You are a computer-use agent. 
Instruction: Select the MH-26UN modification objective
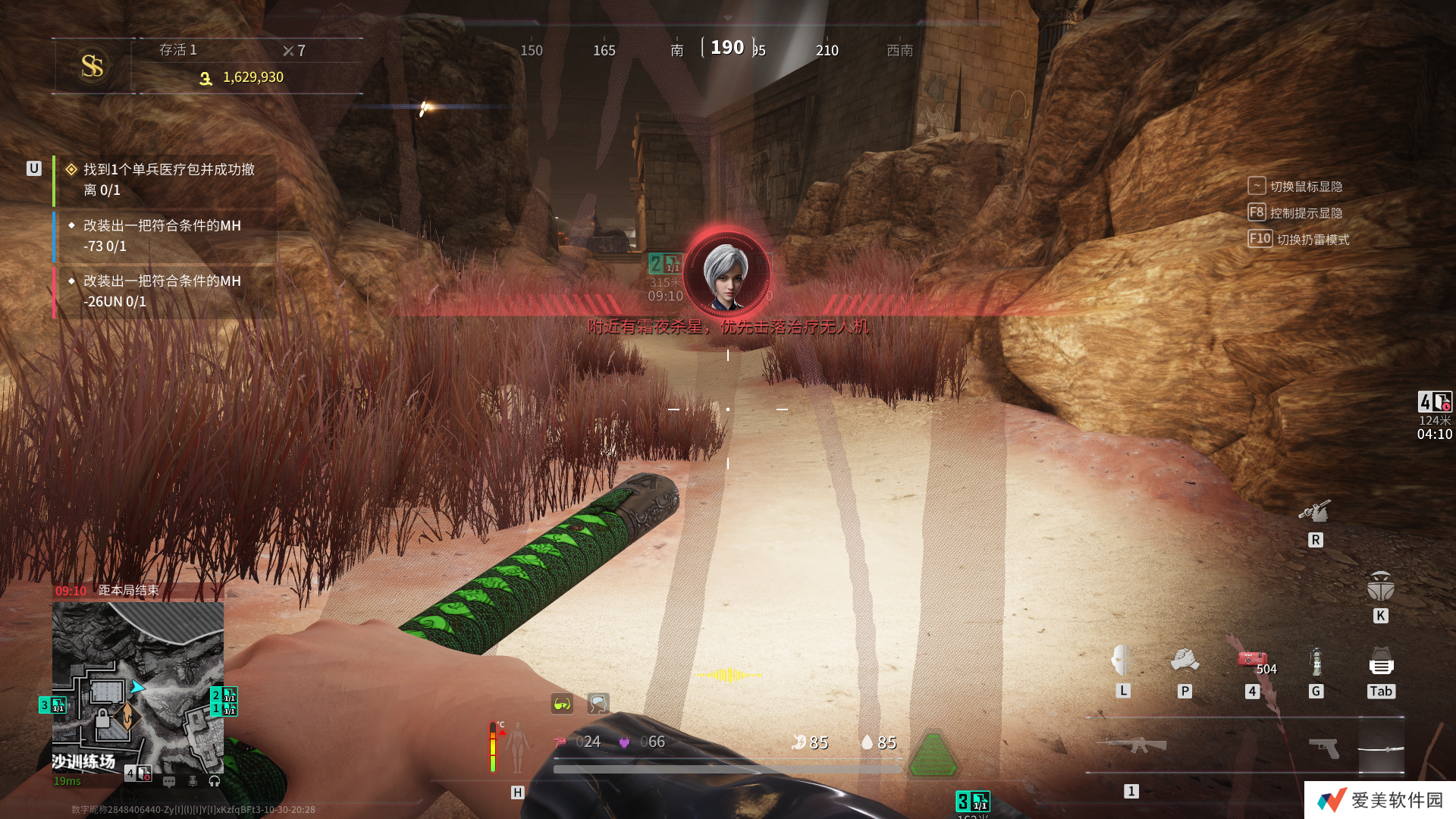pyautogui.click(x=162, y=291)
